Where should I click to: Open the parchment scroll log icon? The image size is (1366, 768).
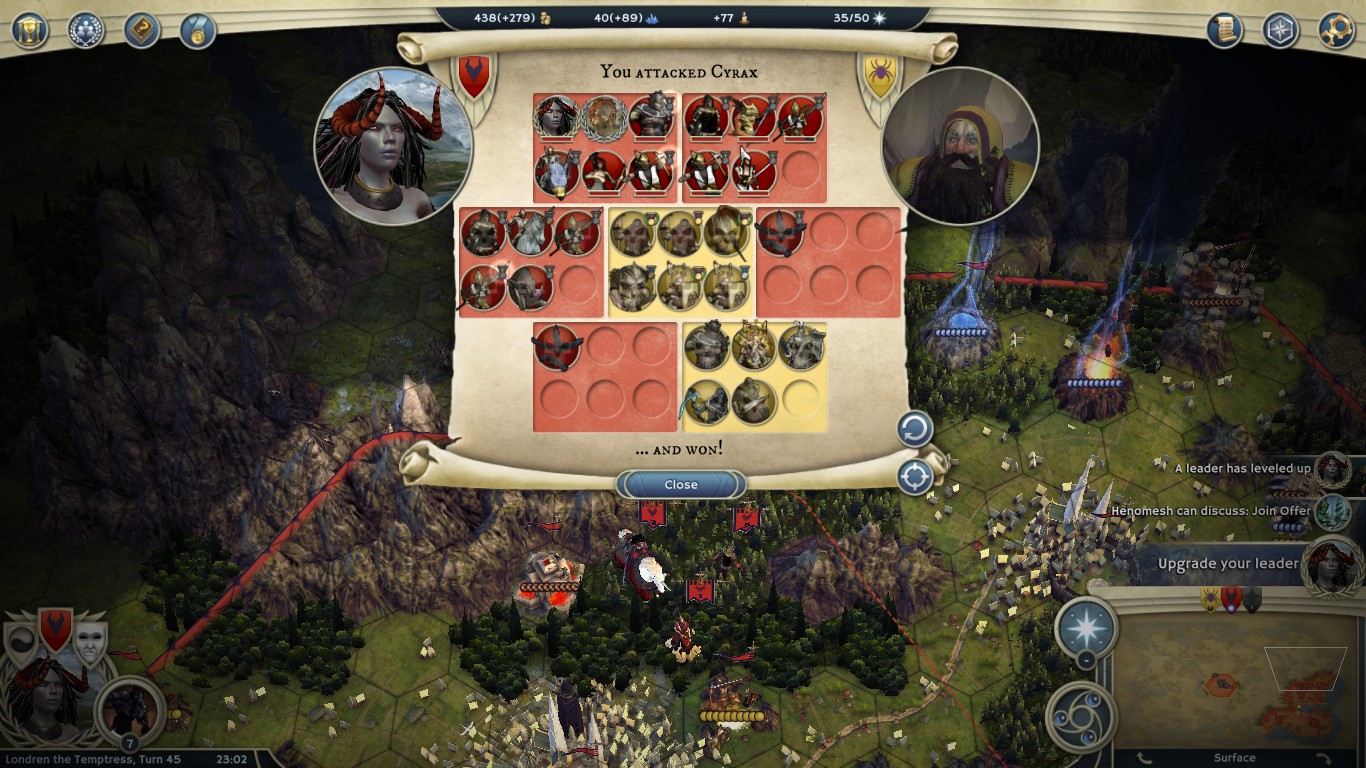(1224, 30)
